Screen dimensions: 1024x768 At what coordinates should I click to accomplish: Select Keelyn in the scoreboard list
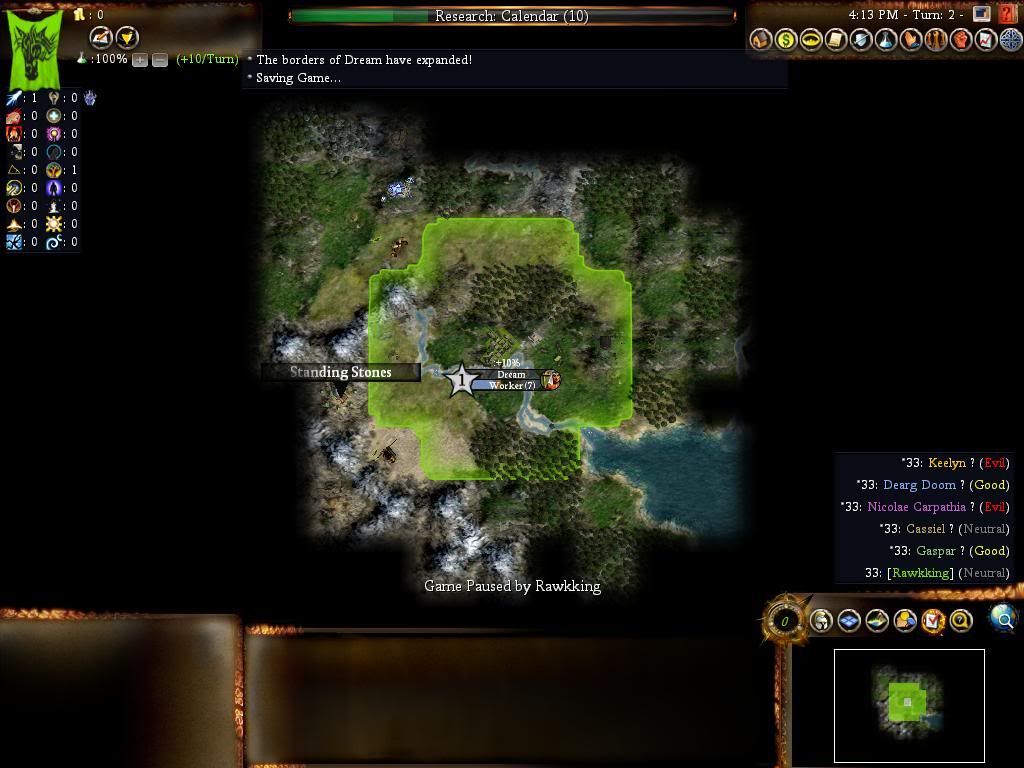[946, 463]
